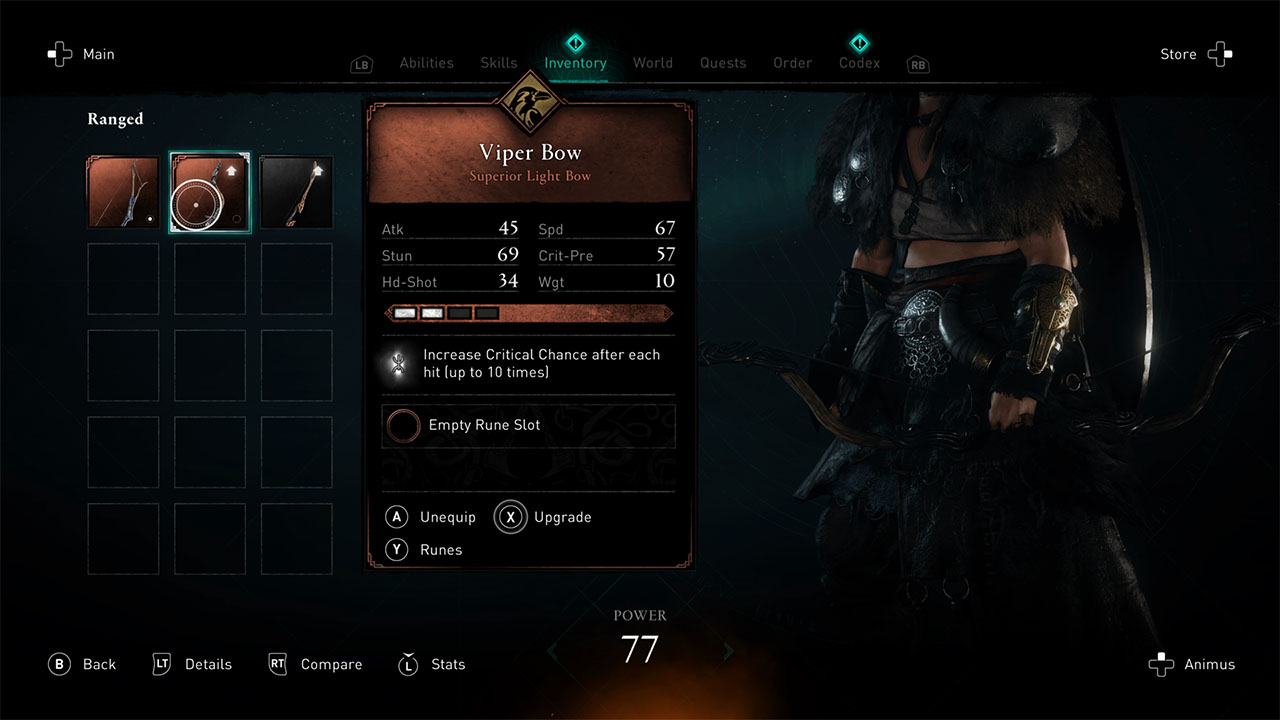Screen dimensions: 1280x720
Task: Switch to the Abilities tab
Action: pos(426,63)
